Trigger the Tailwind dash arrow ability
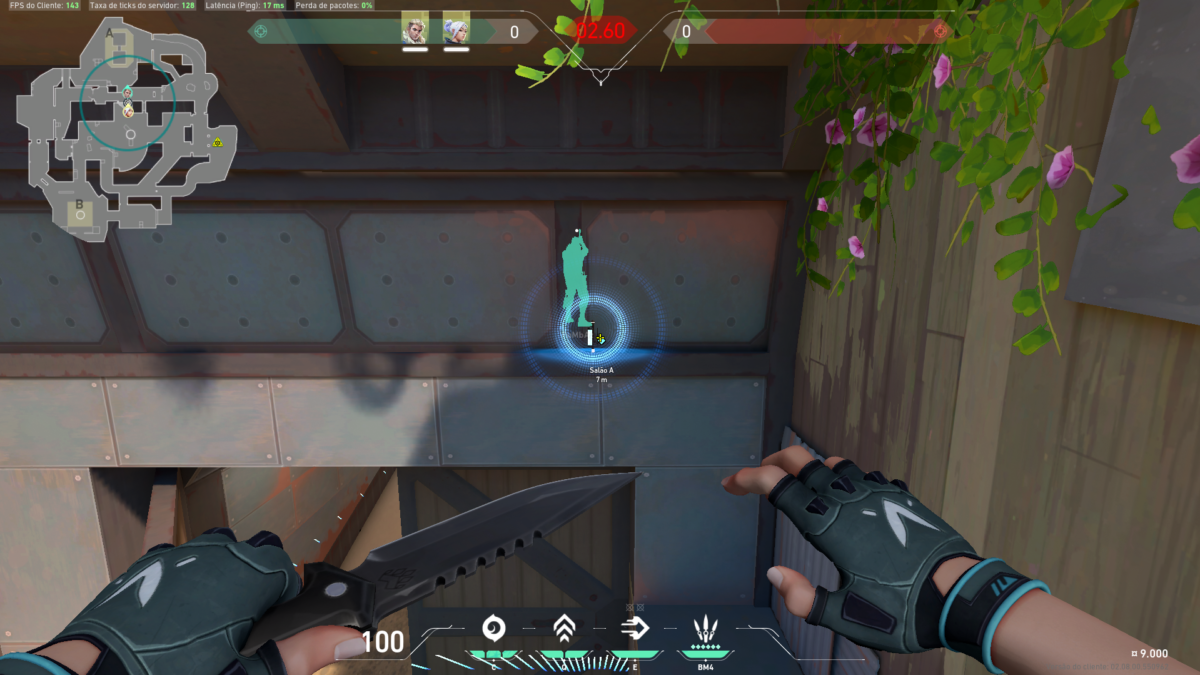1200x675 pixels. (x=635, y=628)
